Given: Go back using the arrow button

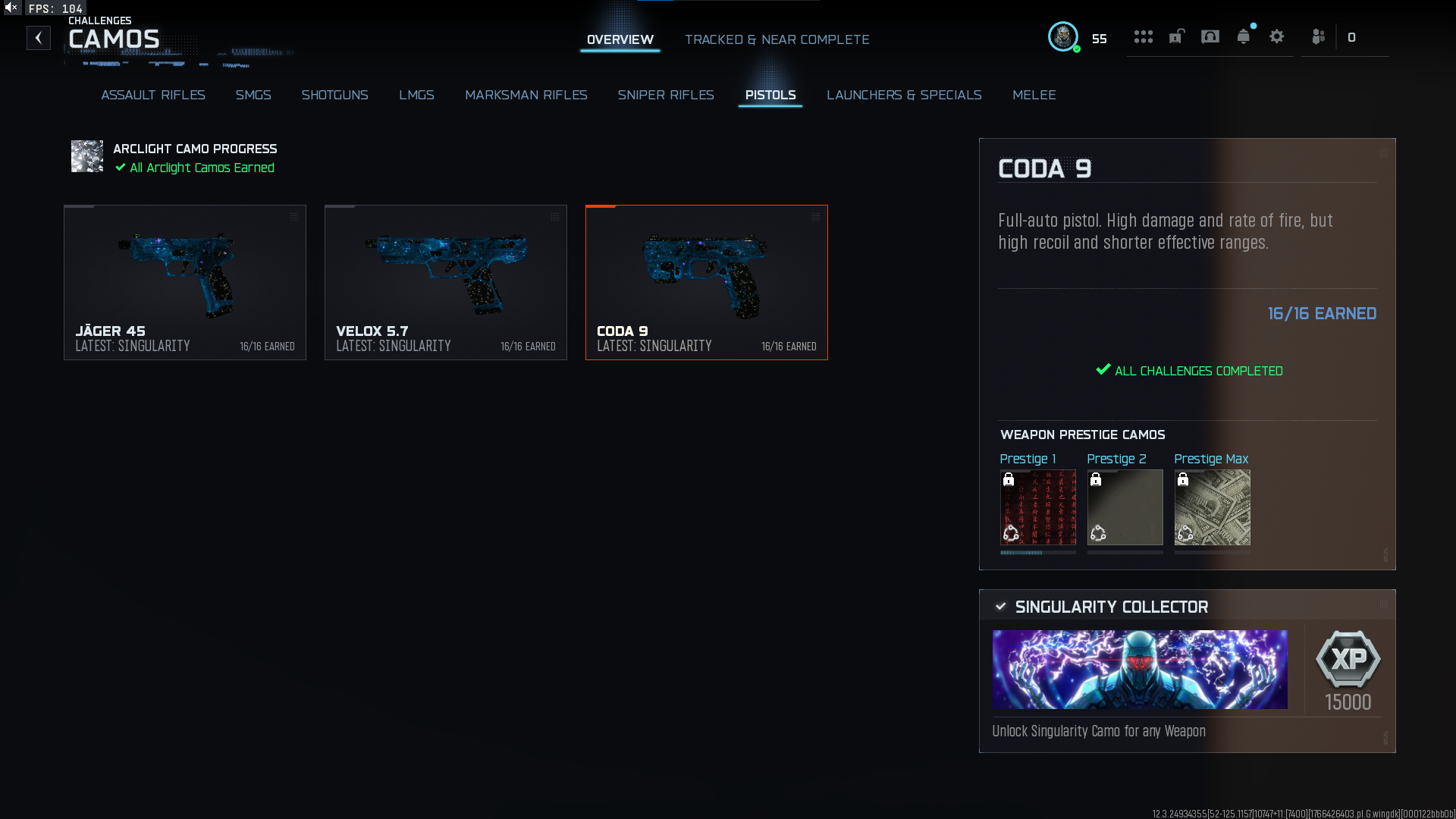Looking at the screenshot, I should pos(39,38).
